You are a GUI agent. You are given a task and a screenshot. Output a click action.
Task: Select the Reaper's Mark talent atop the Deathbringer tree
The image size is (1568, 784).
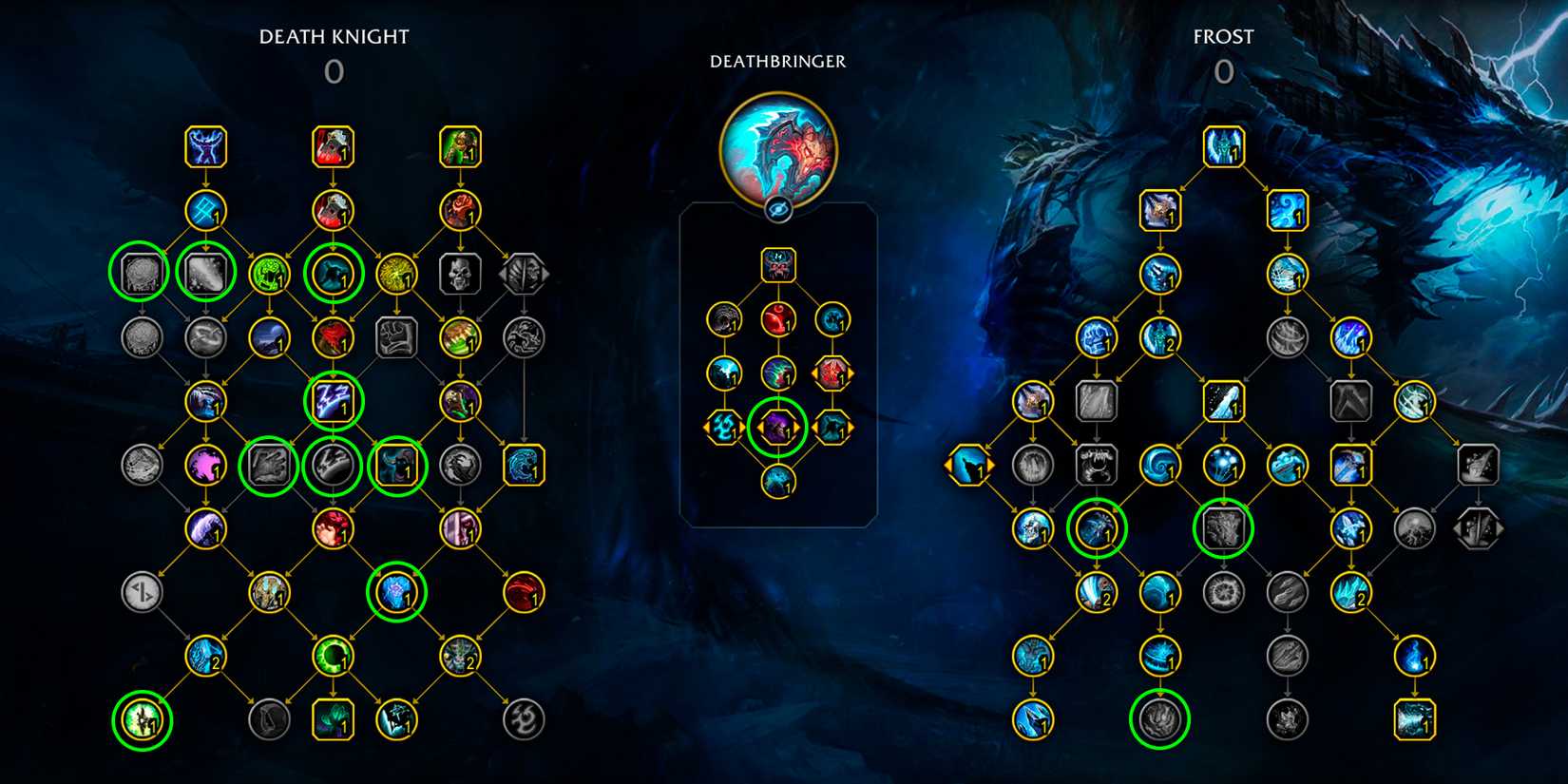point(779,266)
